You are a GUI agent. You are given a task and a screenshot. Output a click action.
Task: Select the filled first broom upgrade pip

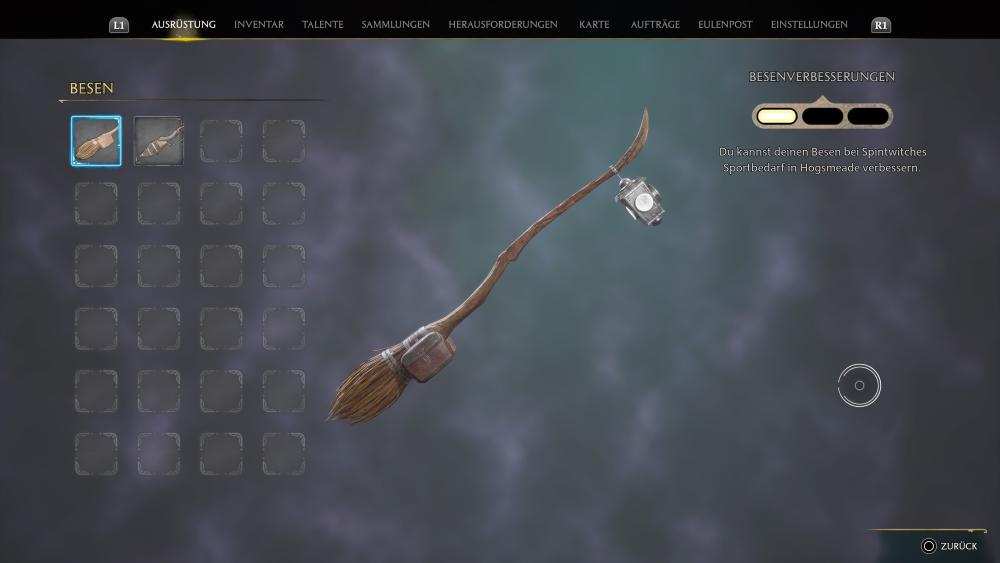click(777, 116)
